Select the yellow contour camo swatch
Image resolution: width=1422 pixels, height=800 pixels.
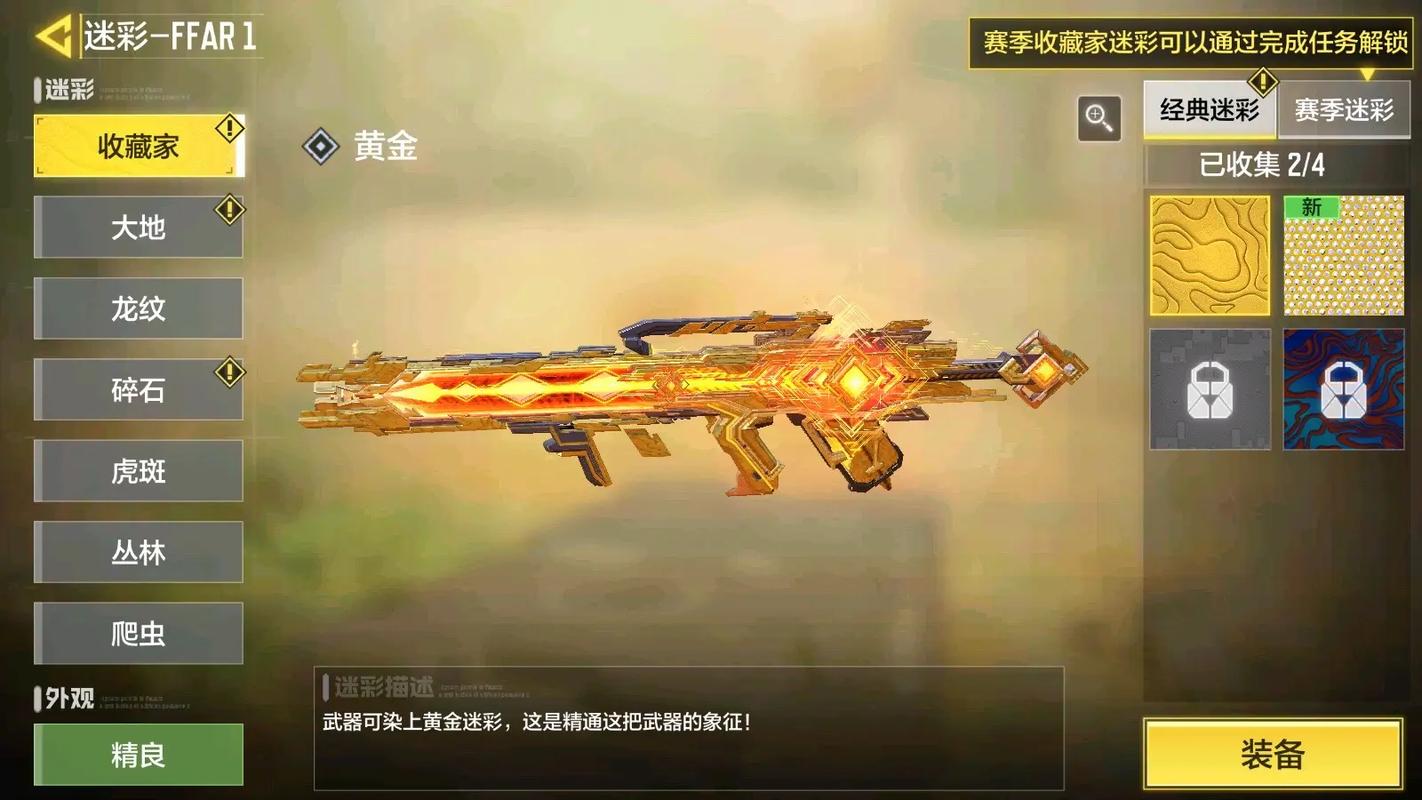(x=1209, y=253)
